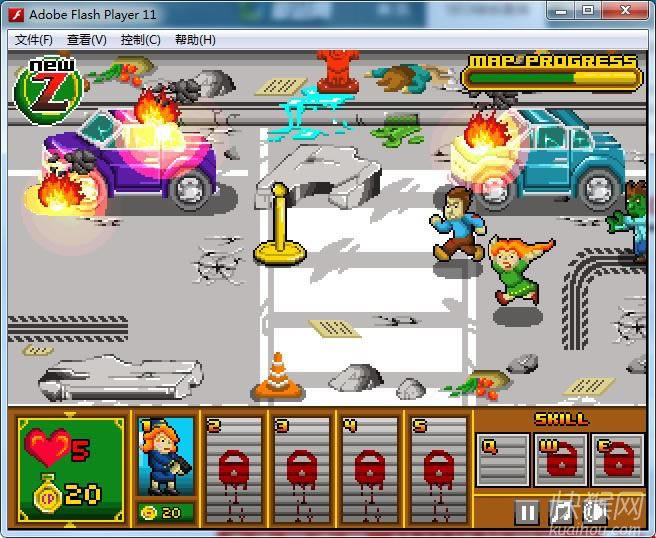Toggle sound effects with the speaker icon
656x538 pixels.
click(593, 513)
